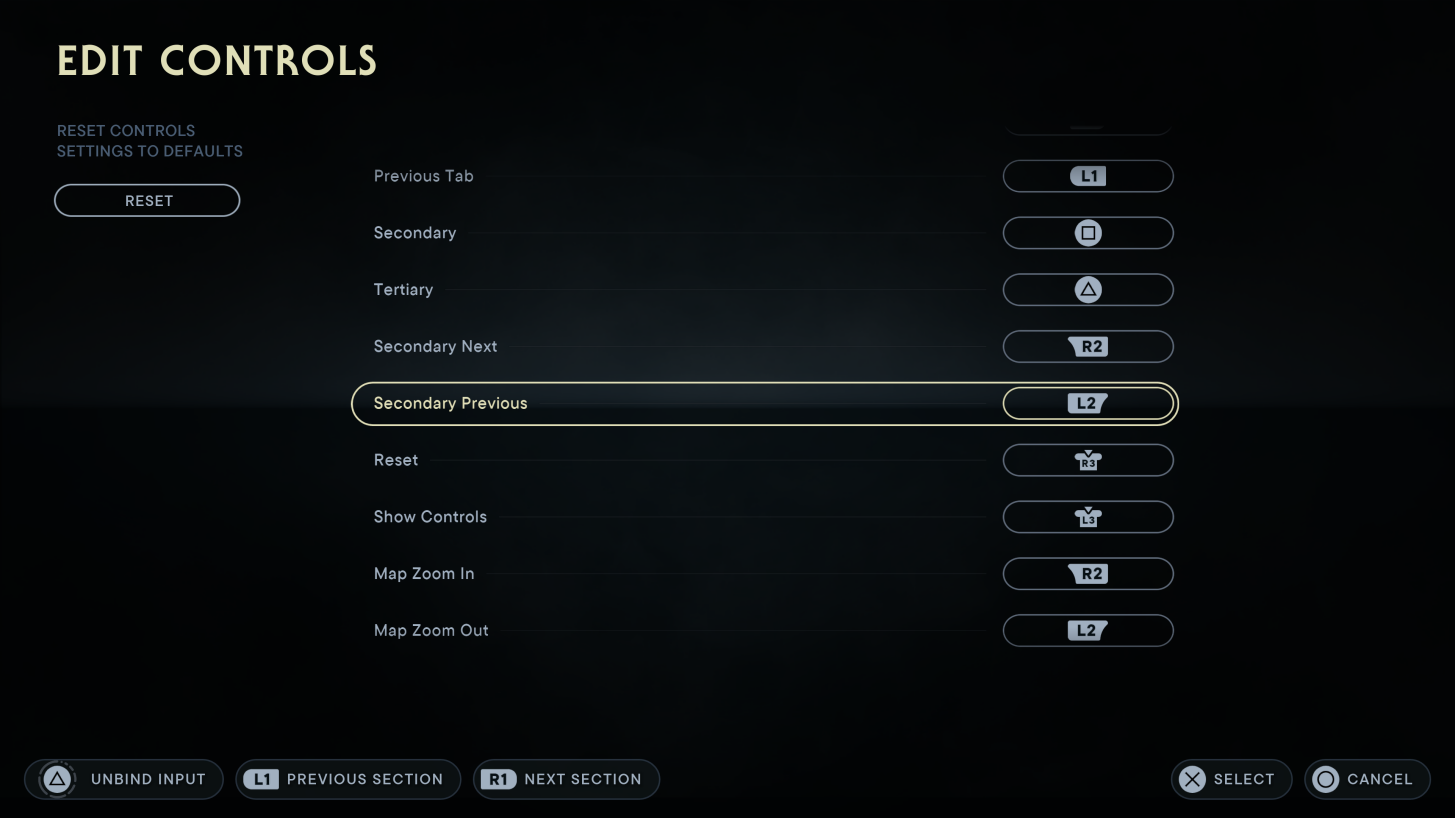Image resolution: width=1455 pixels, height=818 pixels.
Task: Click the Triangle icon for Unbind Input
Action: click(57, 779)
